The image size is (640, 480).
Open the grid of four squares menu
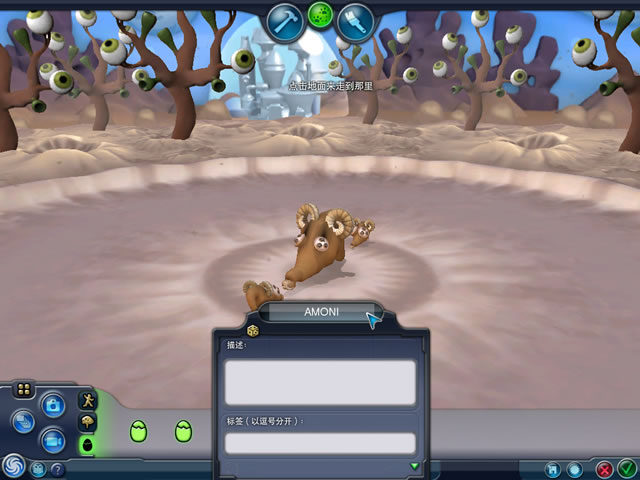[24, 389]
